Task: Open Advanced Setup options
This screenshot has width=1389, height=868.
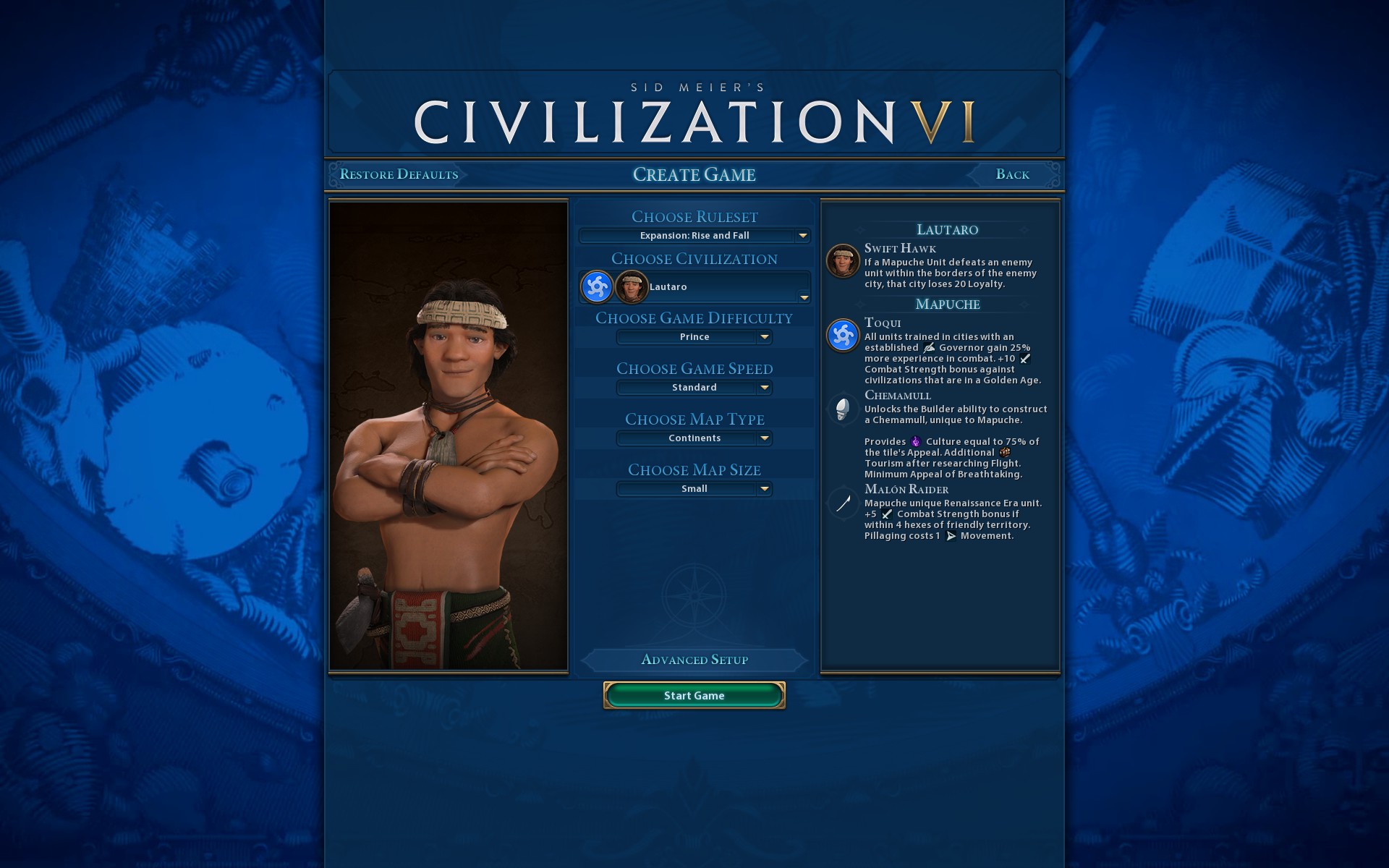Action: [694, 660]
